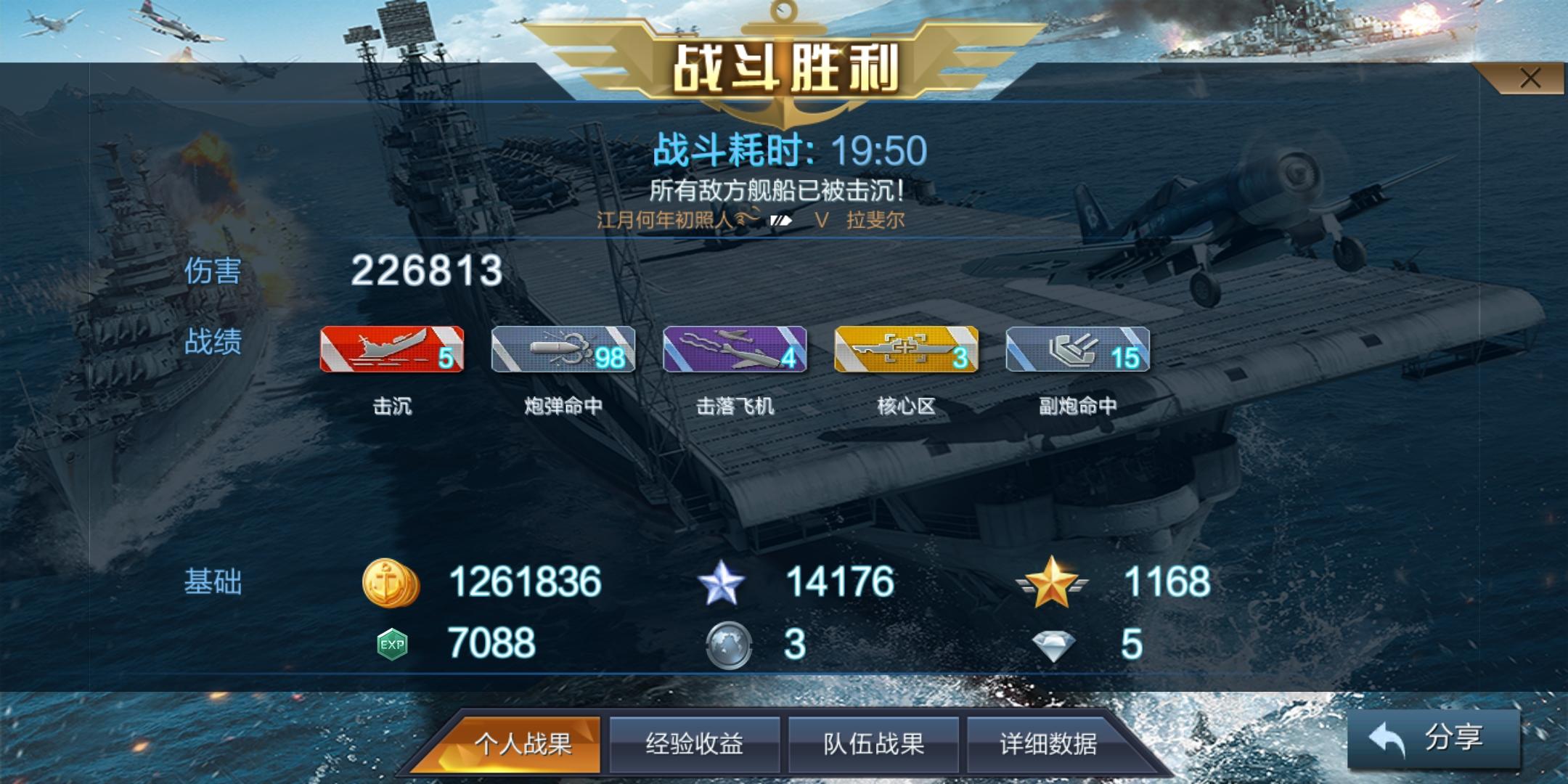The width and height of the screenshot is (1568, 784).
Task: Select the 详细数据 tab
Action: (1048, 745)
